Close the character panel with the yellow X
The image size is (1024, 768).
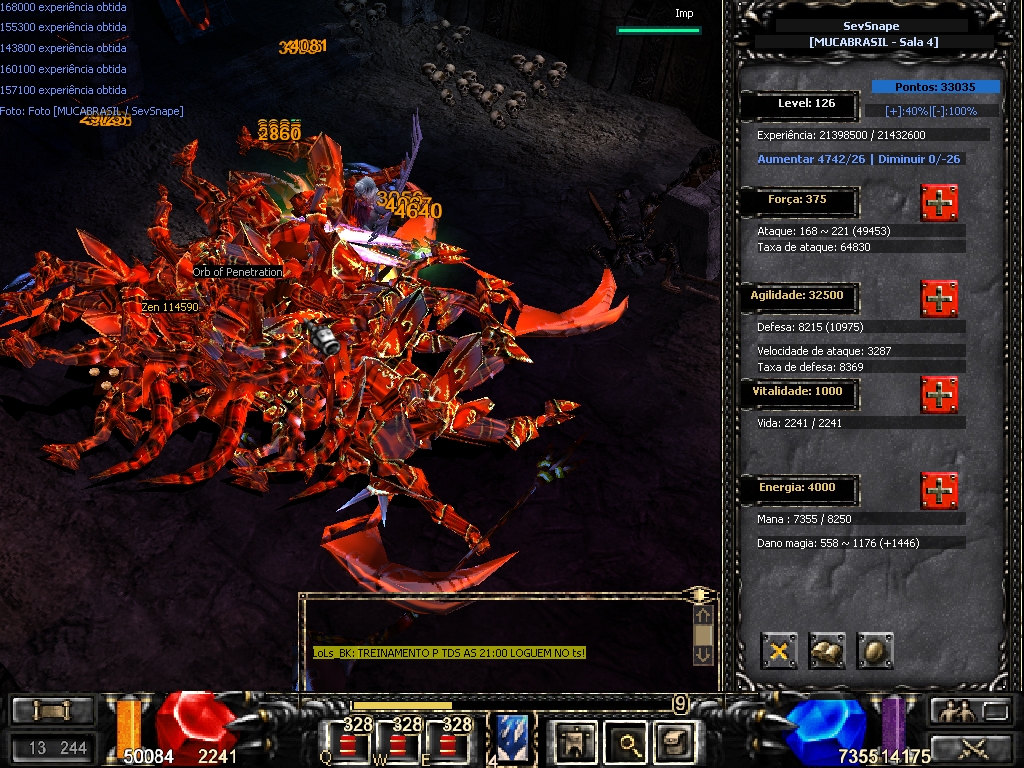[x=779, y=651]
